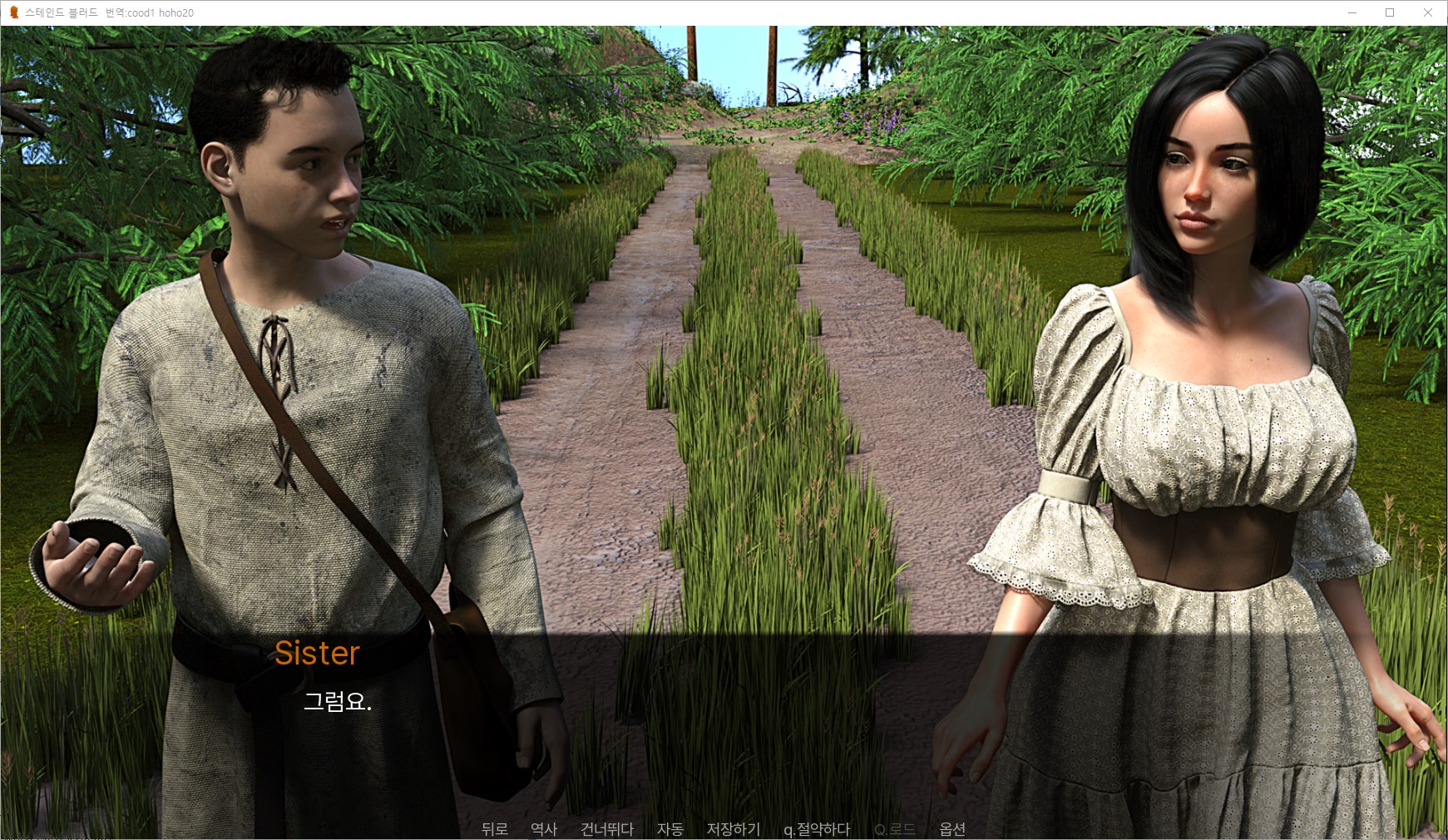Screen dimensions: 1448x840
Task: Open the 저장하기 save screen
Action: 734,828
